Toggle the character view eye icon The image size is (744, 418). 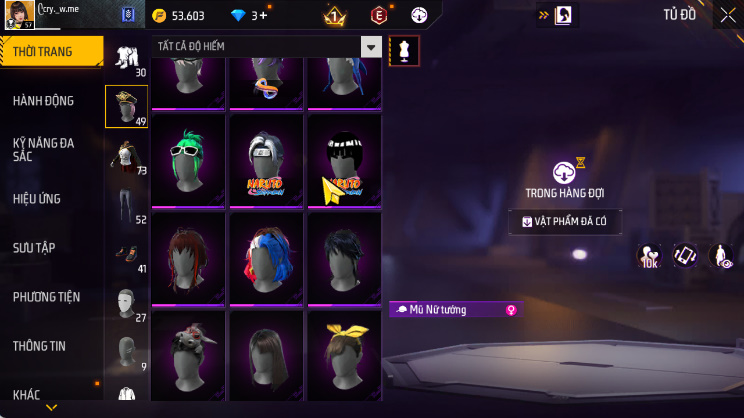[720, 256]
